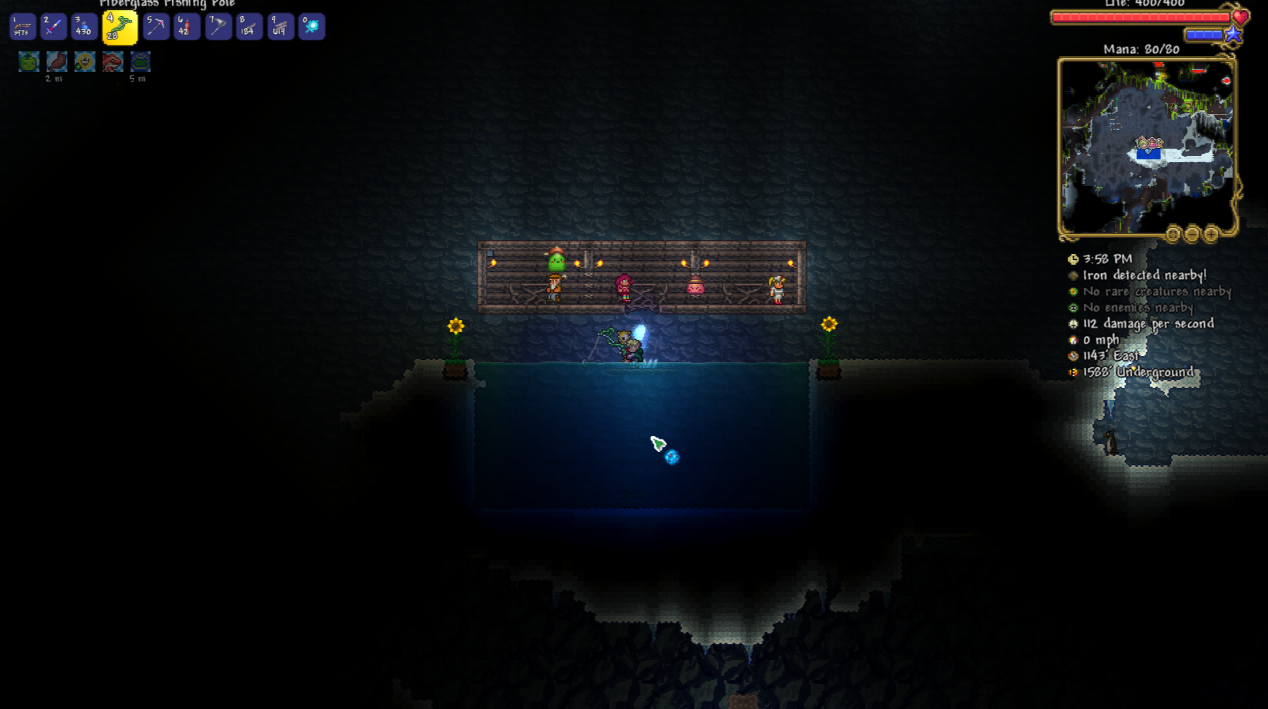Image resolution: width=1268 pixels, height=709 pixels.
Task: Select the hotbar slot 8 stack of 184
Action: (249, 27)
